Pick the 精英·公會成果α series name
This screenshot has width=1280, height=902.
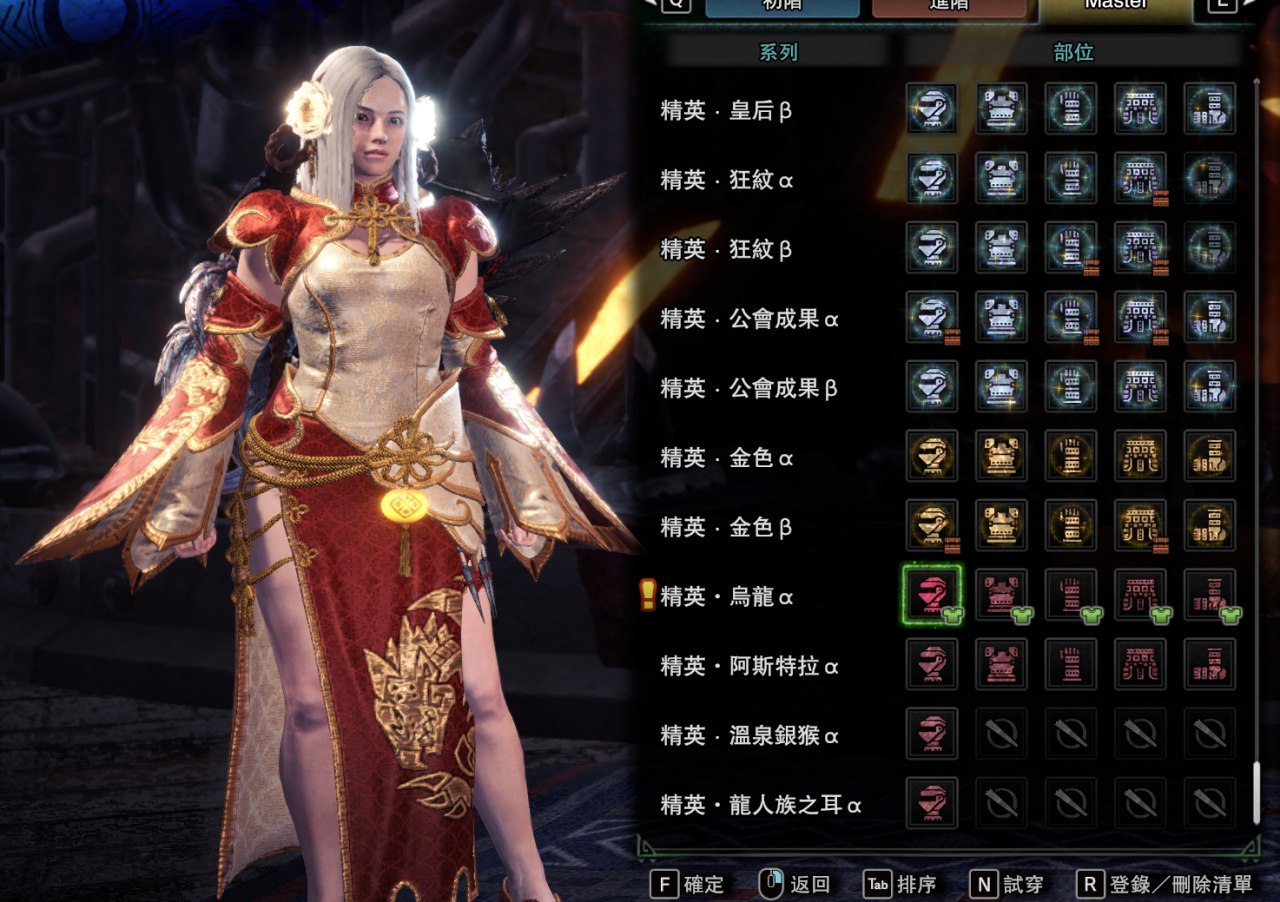click(749, 319)
